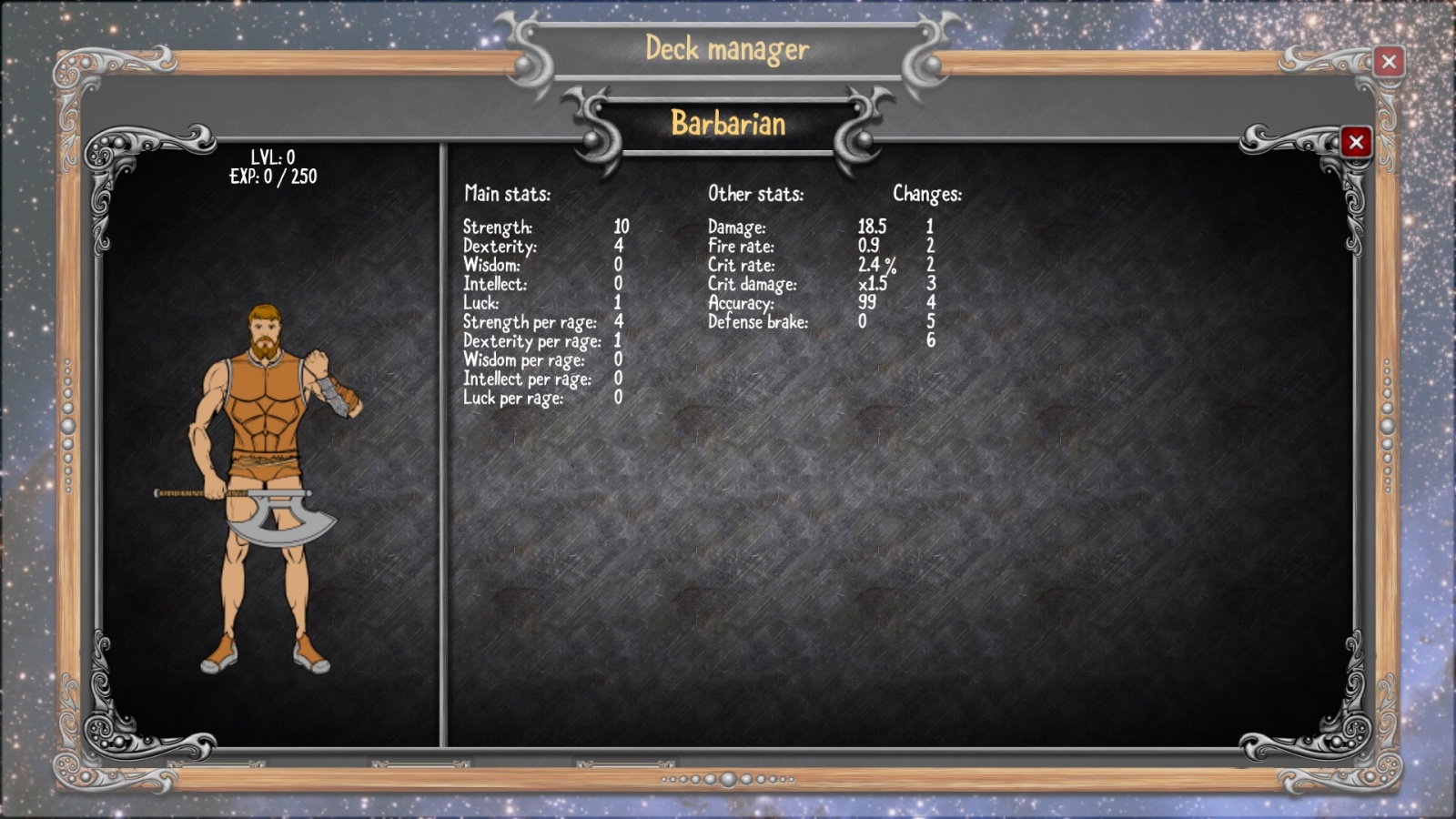The width and height of the screenshot is (1456, 819).
Task: Close the Barbarian stats panel
Action: pyautogui.click(x=1356, y=142)
